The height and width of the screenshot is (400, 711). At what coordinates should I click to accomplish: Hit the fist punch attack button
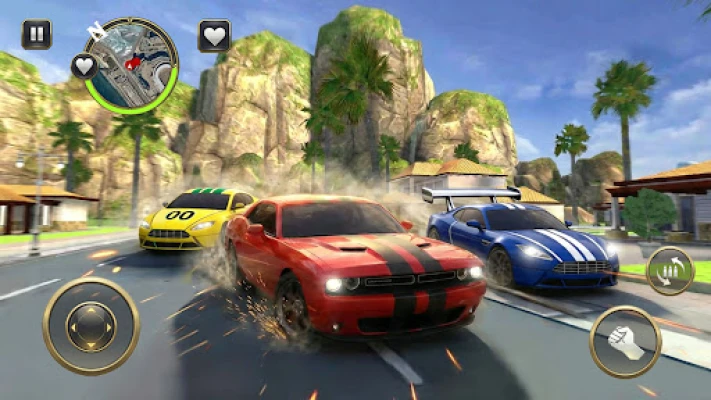point(625,342)
